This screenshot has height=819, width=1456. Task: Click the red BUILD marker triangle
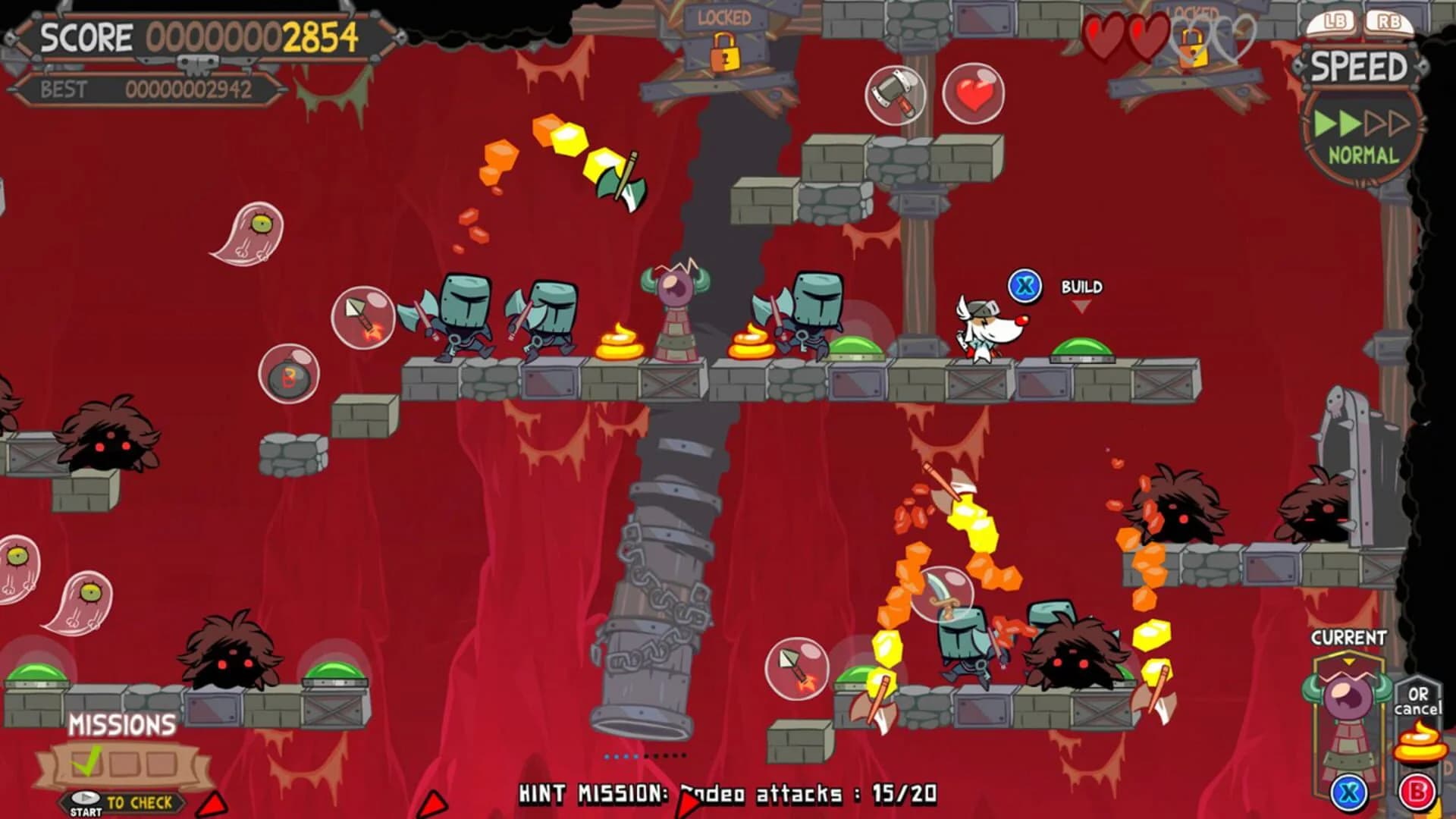pyautogui.click(x=1081, y=306)
